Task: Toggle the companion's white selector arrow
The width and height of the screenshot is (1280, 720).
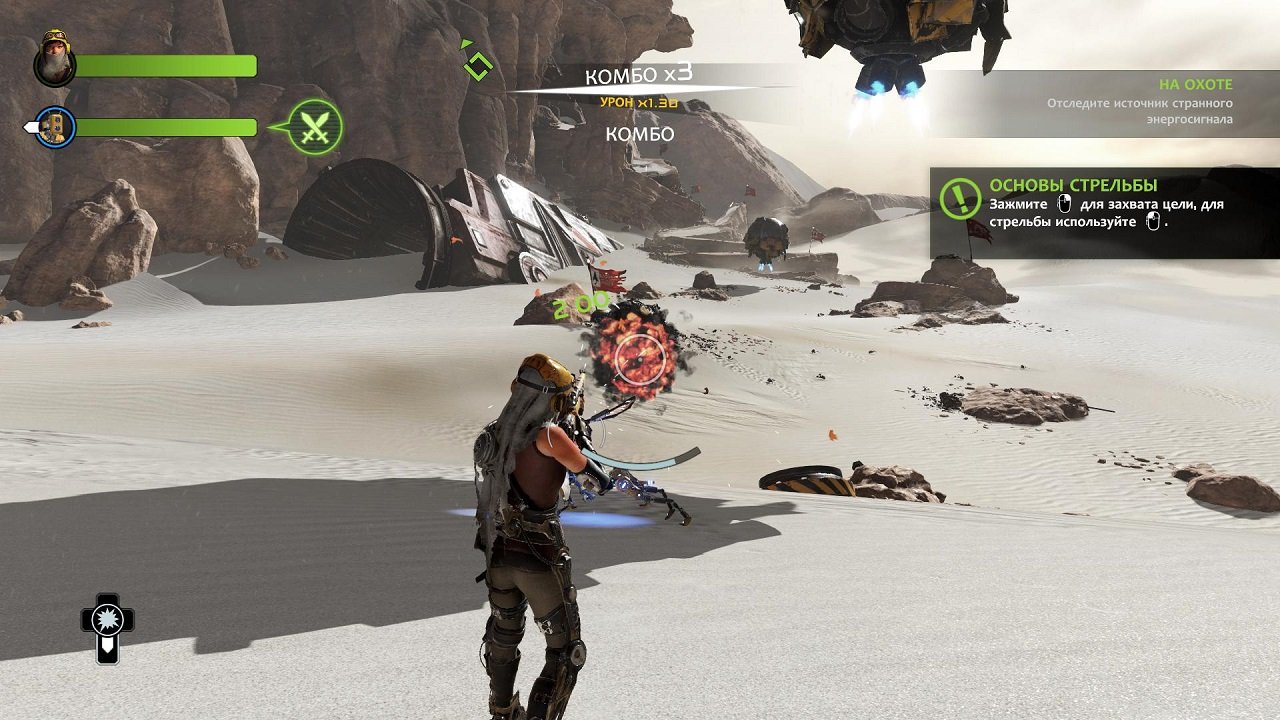Action: pyautogui.click(x=30, y=126)
